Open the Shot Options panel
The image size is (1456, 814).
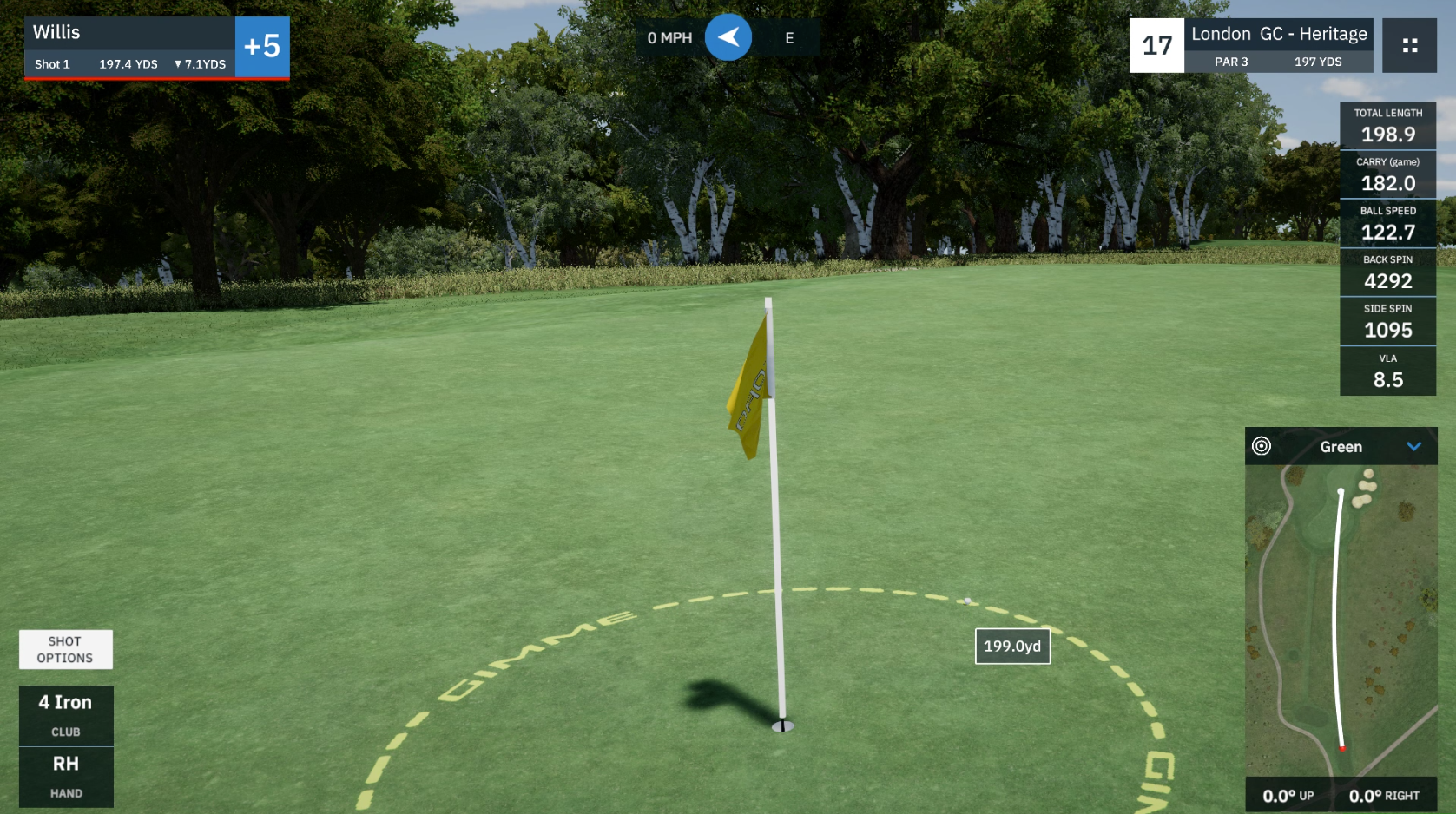tap(65, 649)
